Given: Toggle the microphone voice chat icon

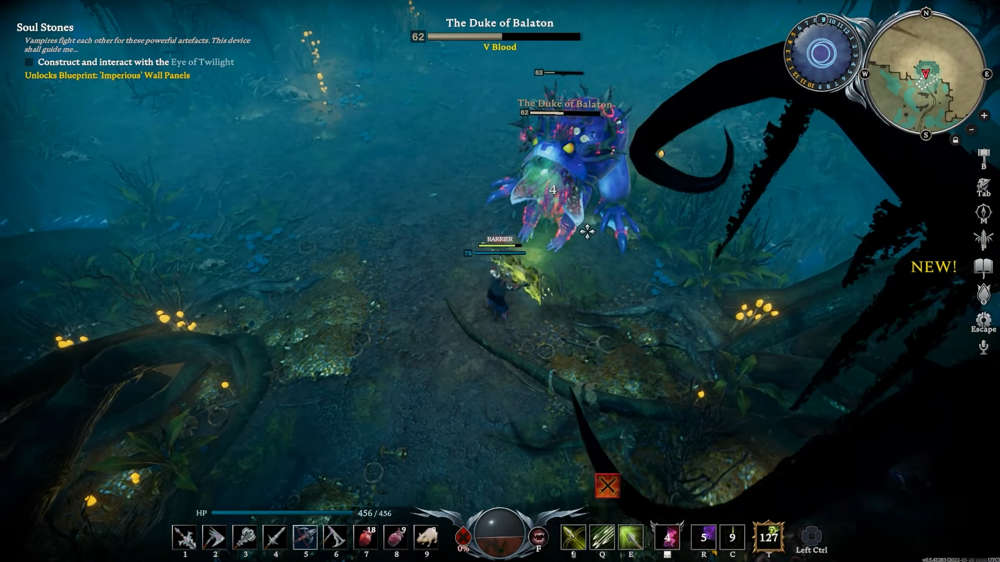Looking at the screenshot, I should pos(983,347).
